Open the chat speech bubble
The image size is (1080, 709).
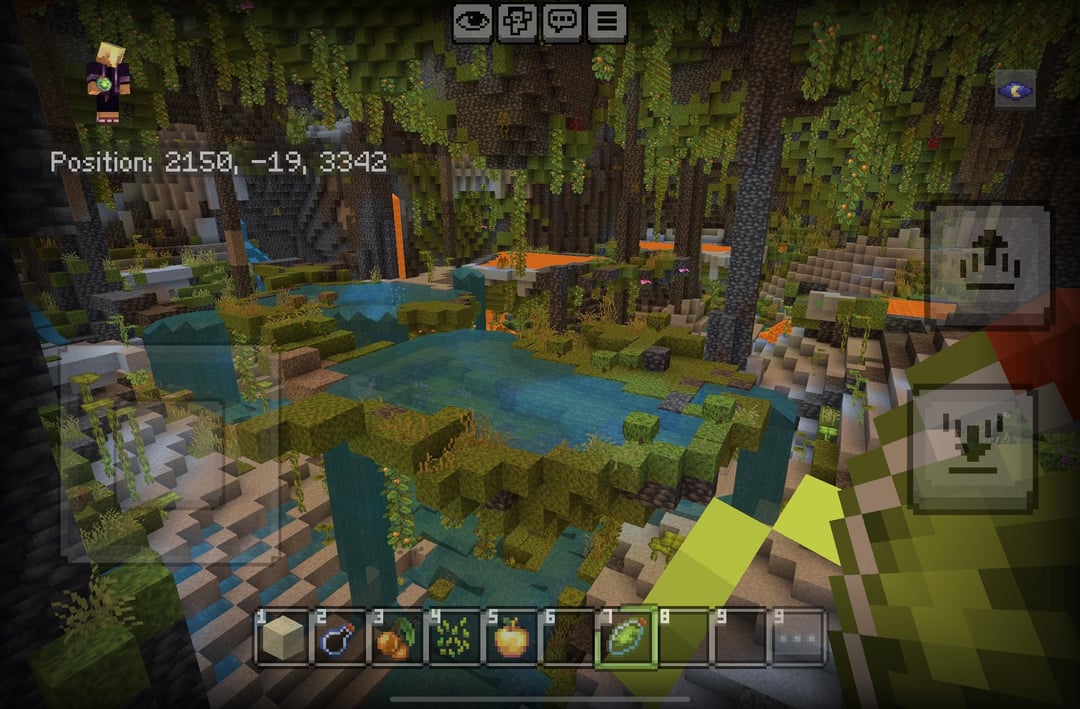(563, 22)
